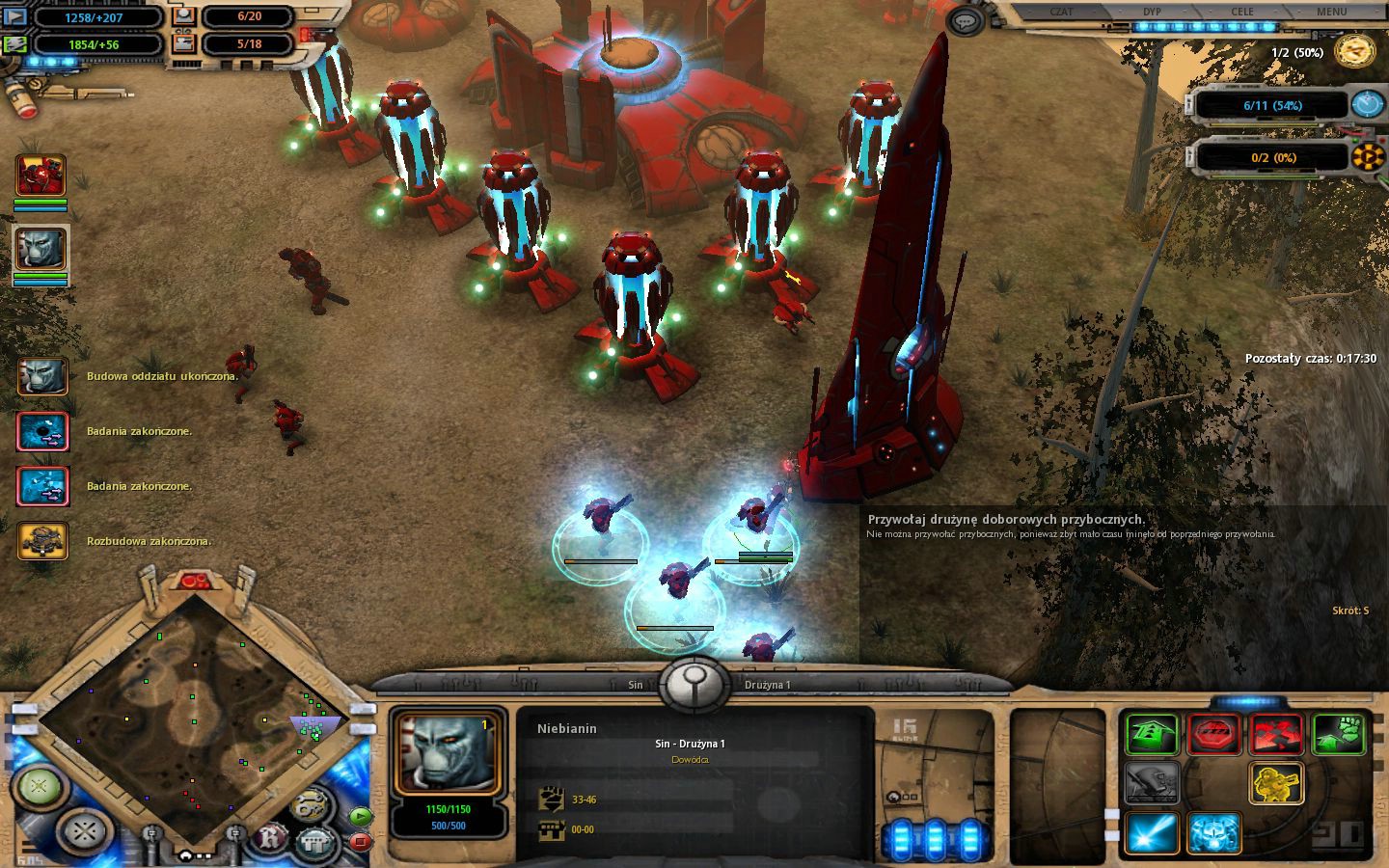
Task: Select the red attack command icon
Action: click(x=1276, y=735)
